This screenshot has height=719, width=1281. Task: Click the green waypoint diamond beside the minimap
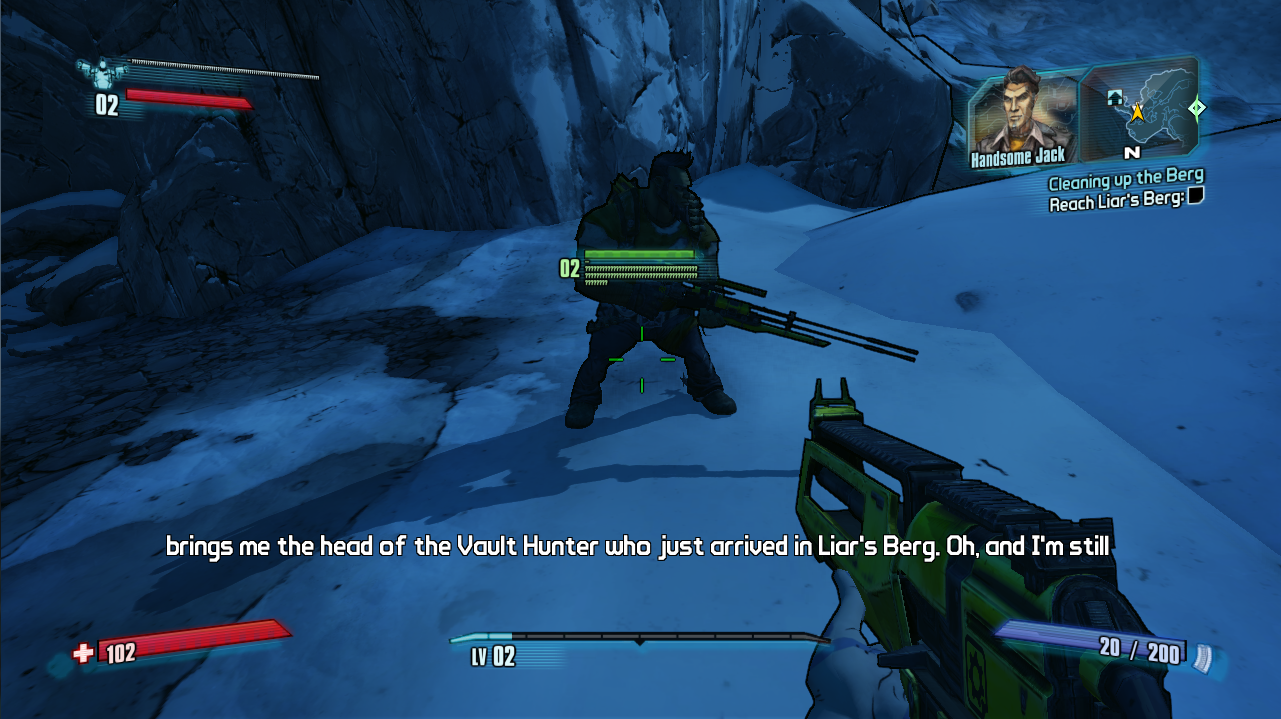[x=1196, y=107]
